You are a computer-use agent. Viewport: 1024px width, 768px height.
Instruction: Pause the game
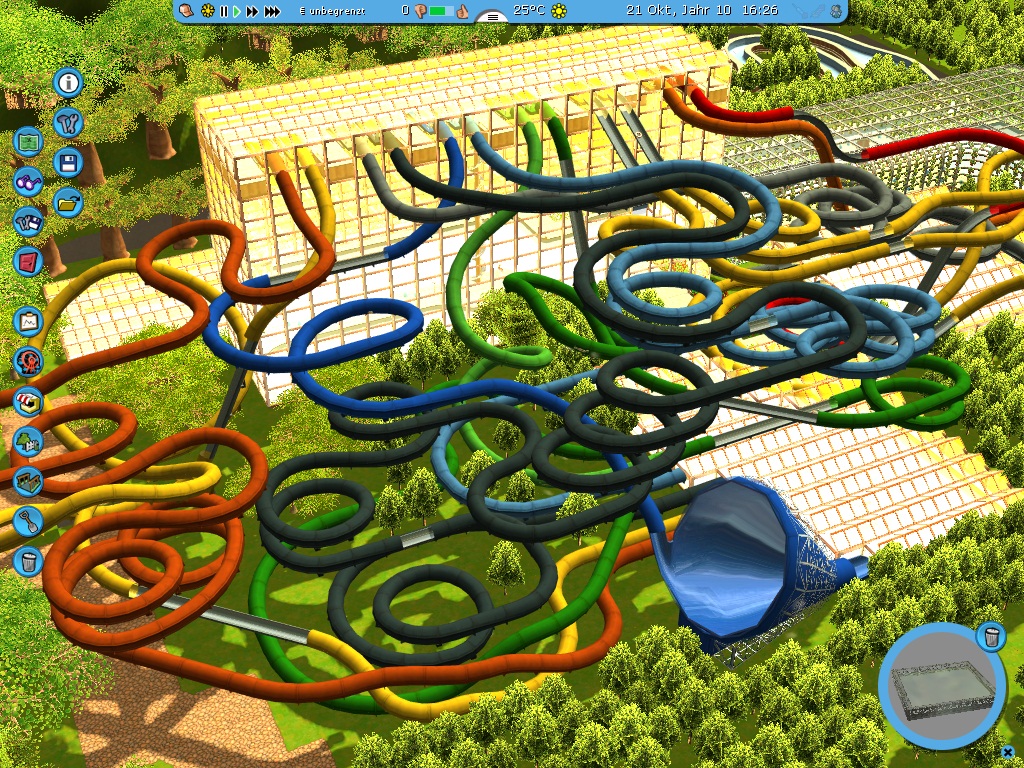(223, 11)
